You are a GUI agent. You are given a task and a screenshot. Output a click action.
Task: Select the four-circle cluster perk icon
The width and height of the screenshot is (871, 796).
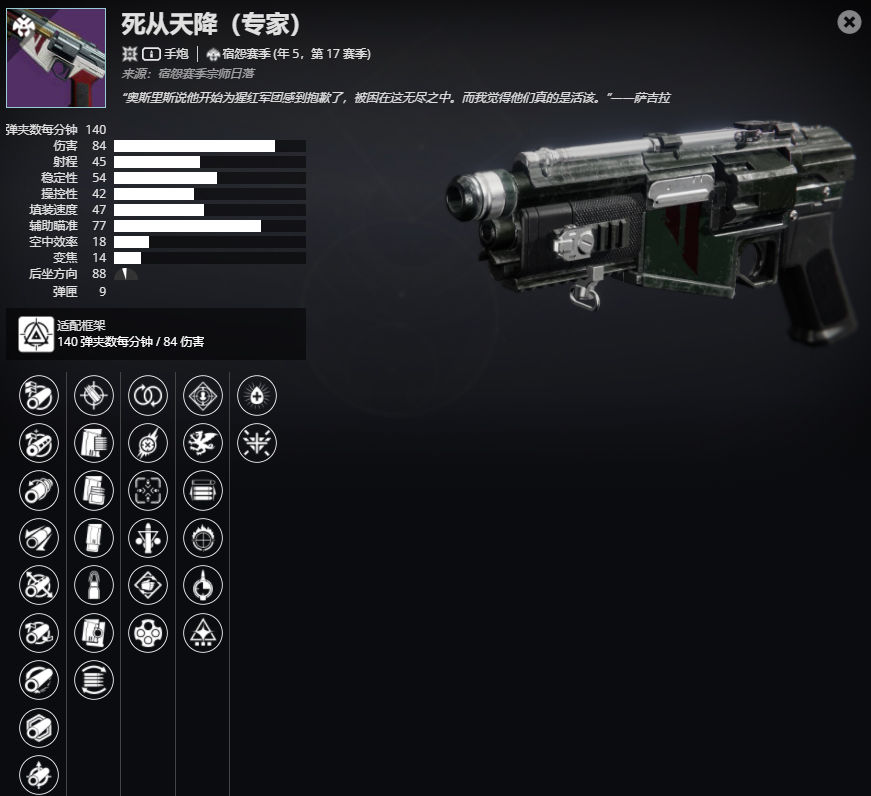tap(147, 633)
